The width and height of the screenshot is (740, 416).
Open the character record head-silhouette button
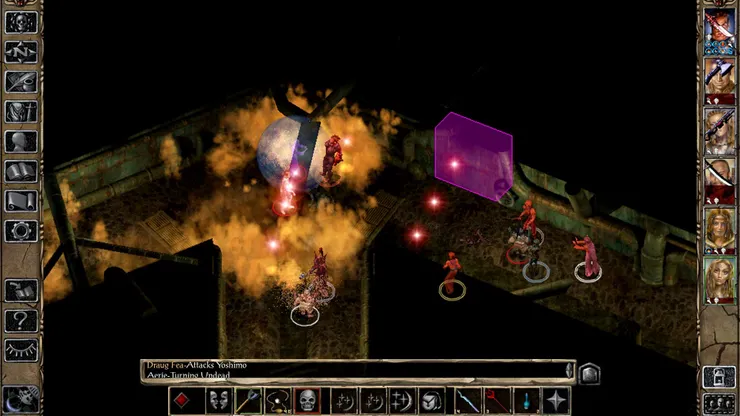[21, 141]
